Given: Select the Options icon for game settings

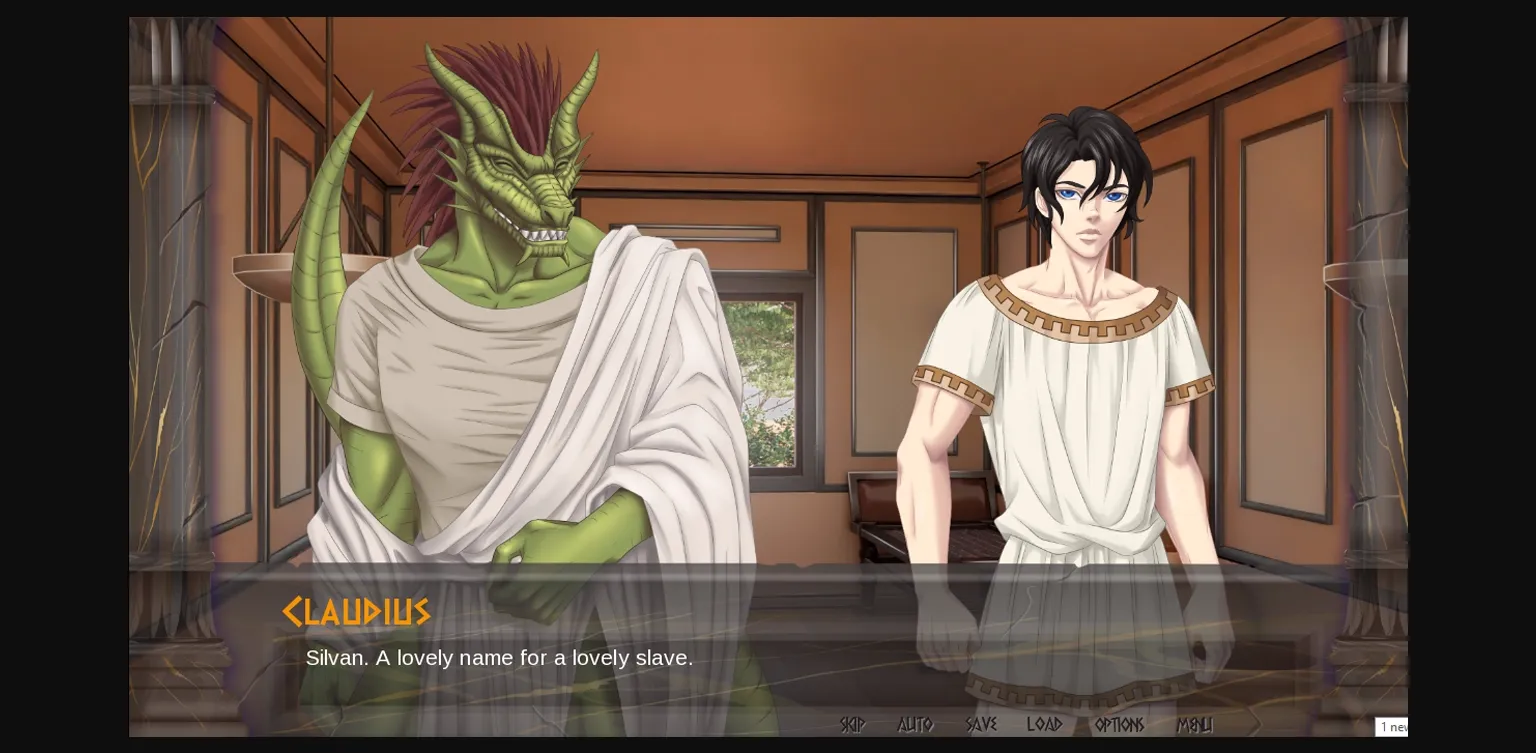Looking at the screenshot, I should point(1118,725).
